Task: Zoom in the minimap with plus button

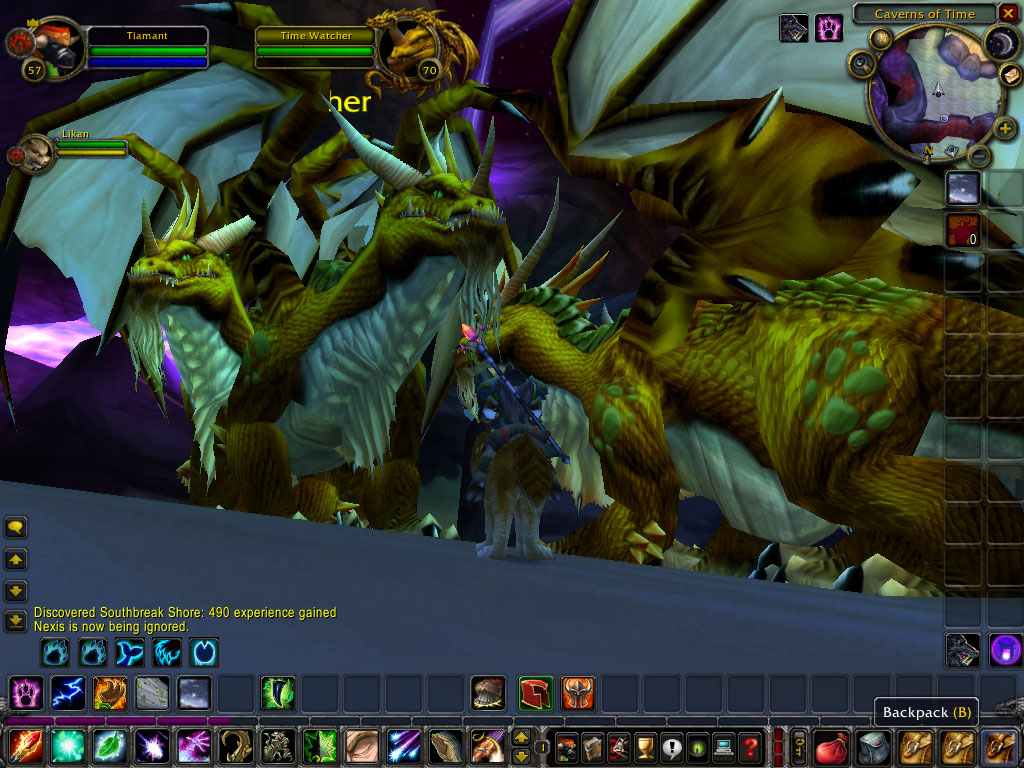Action: coord(1006,128)
